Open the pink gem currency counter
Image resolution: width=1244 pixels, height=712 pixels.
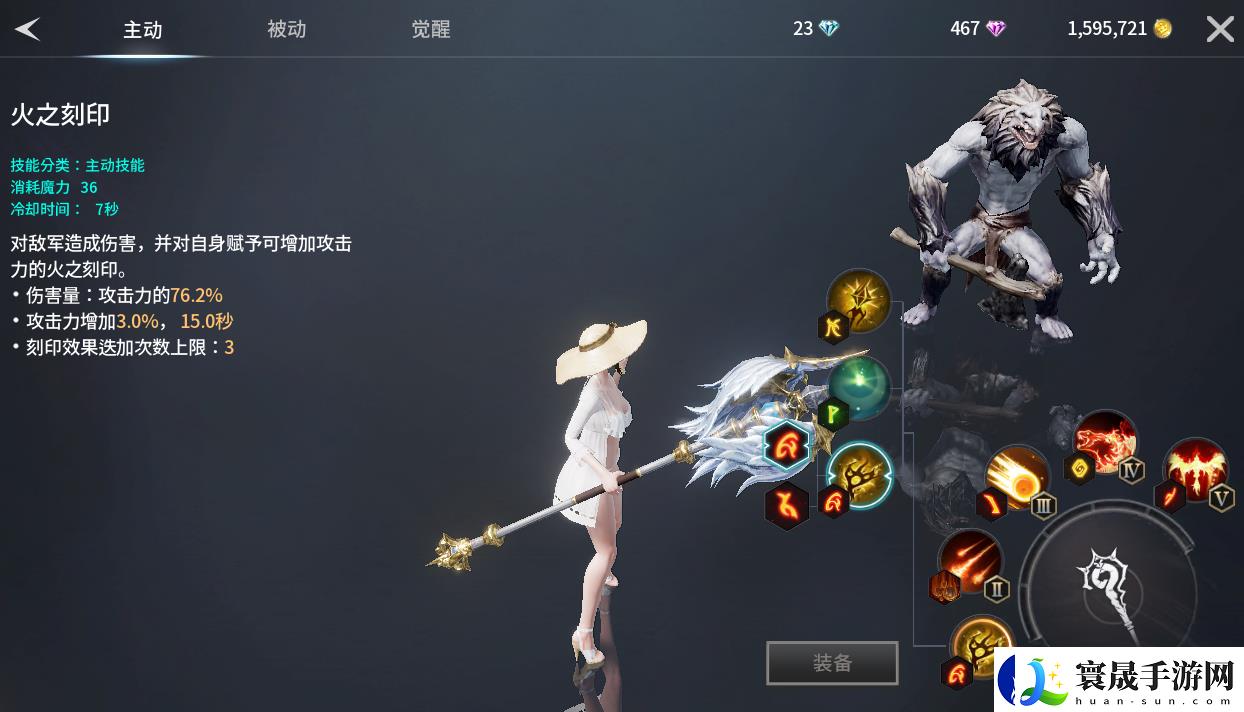pyautogui.click(x=978, y=29)
